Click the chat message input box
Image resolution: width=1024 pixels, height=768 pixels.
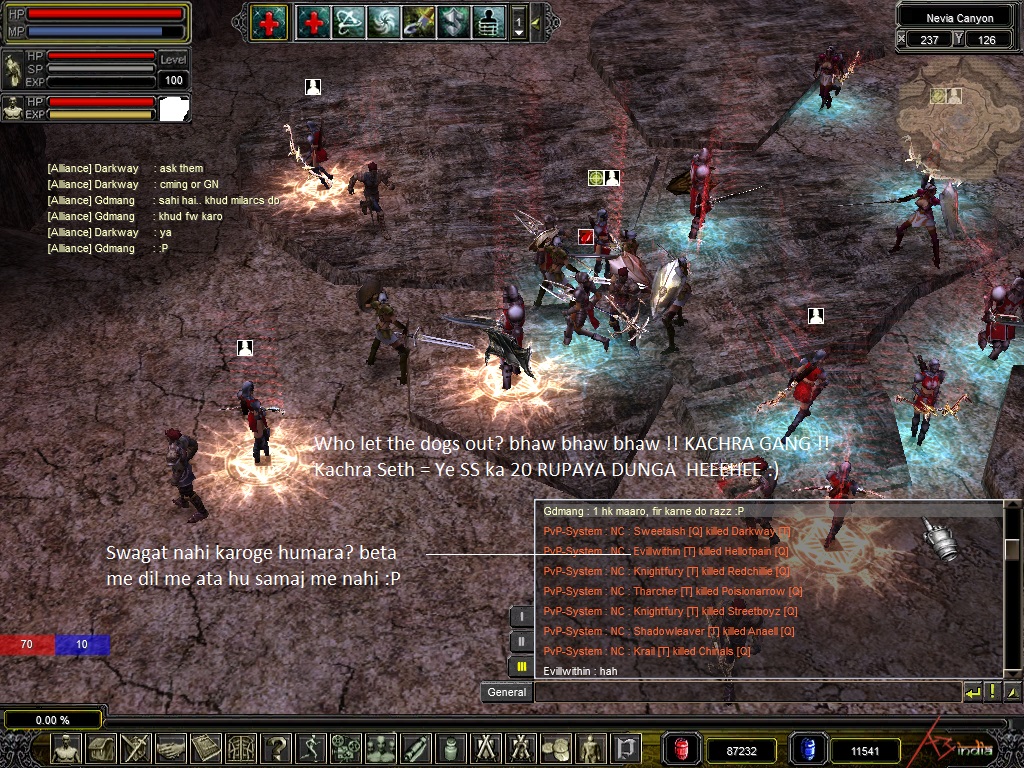tap(745, 692)
